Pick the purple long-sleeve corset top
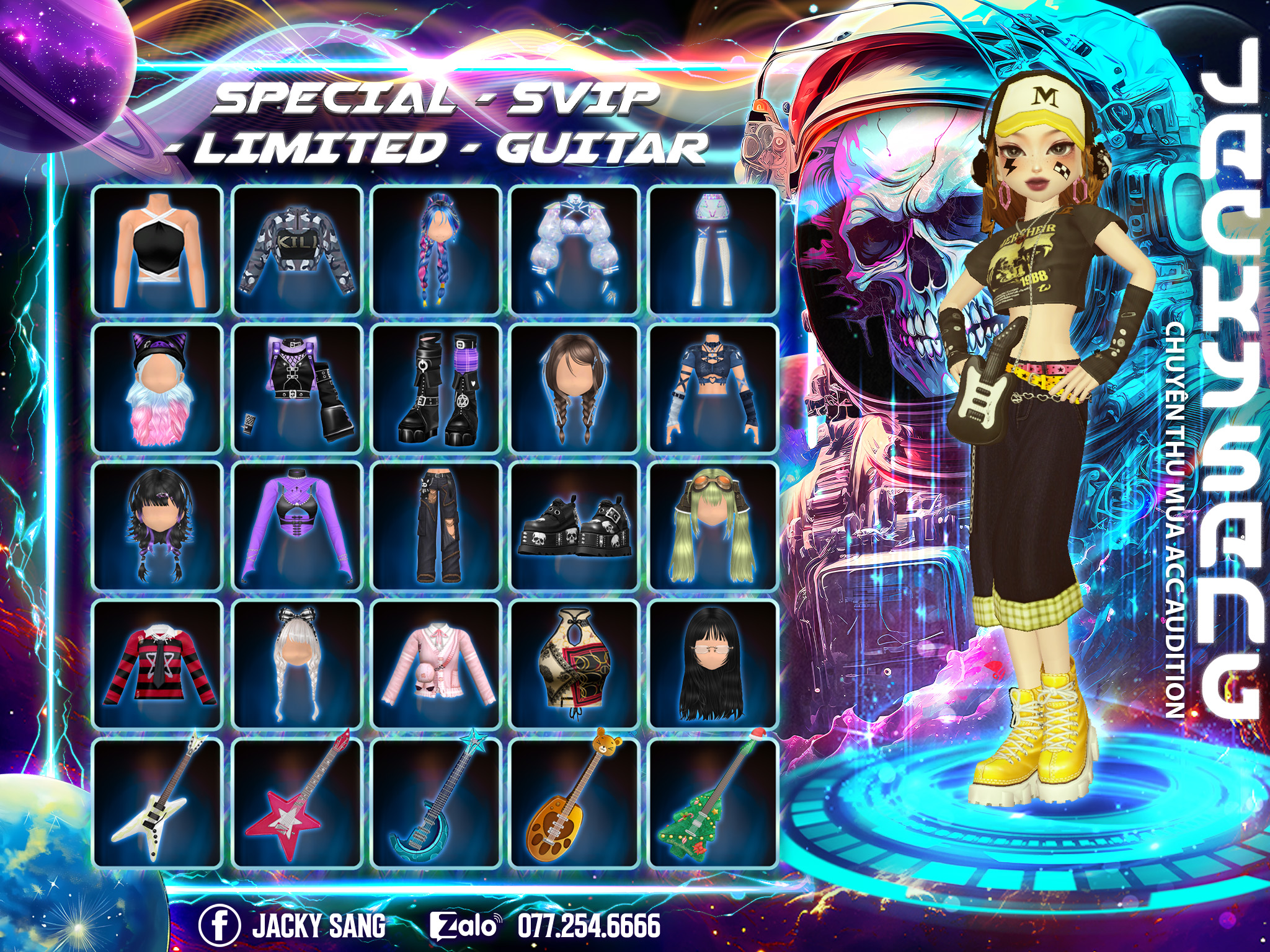 pyautogui.click(x=297, y=526)
